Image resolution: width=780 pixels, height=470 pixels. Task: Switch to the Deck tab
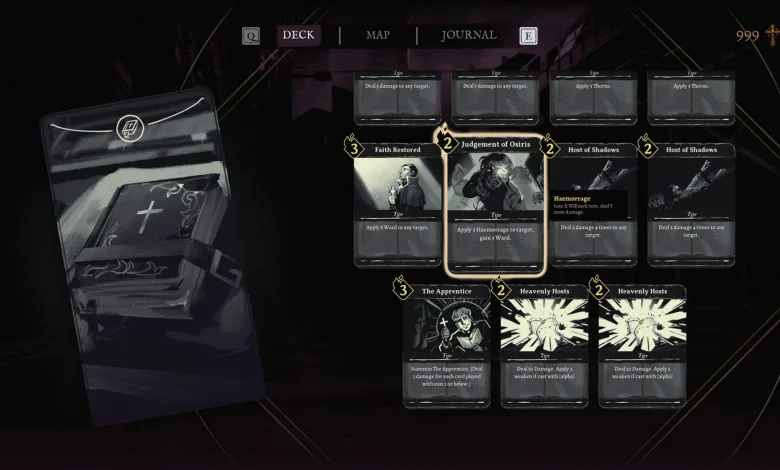pos(298,35)
